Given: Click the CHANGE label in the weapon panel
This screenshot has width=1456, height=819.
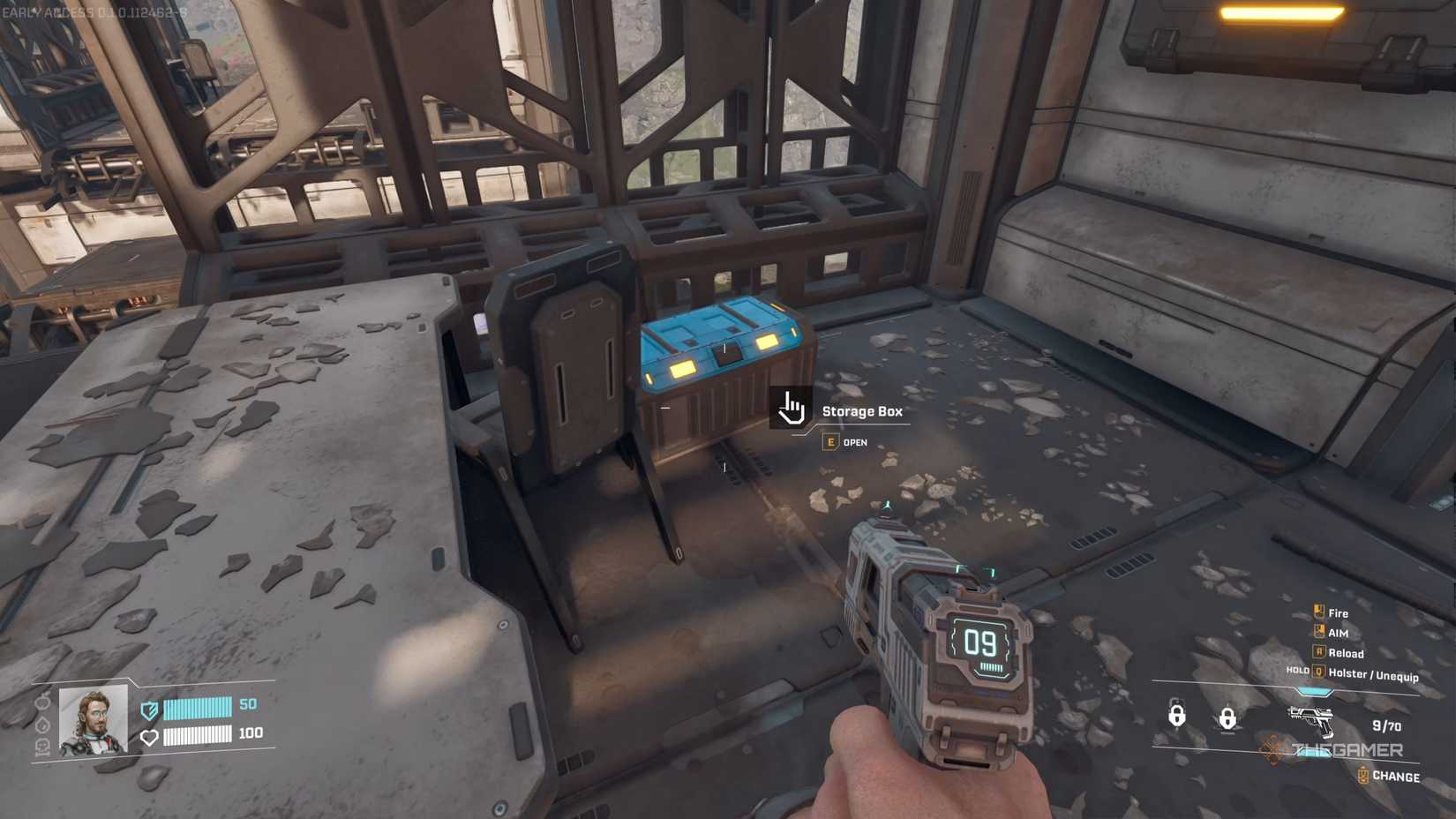Looking at the screenshot, I should pyautogui.click(x=1396, y=777).
